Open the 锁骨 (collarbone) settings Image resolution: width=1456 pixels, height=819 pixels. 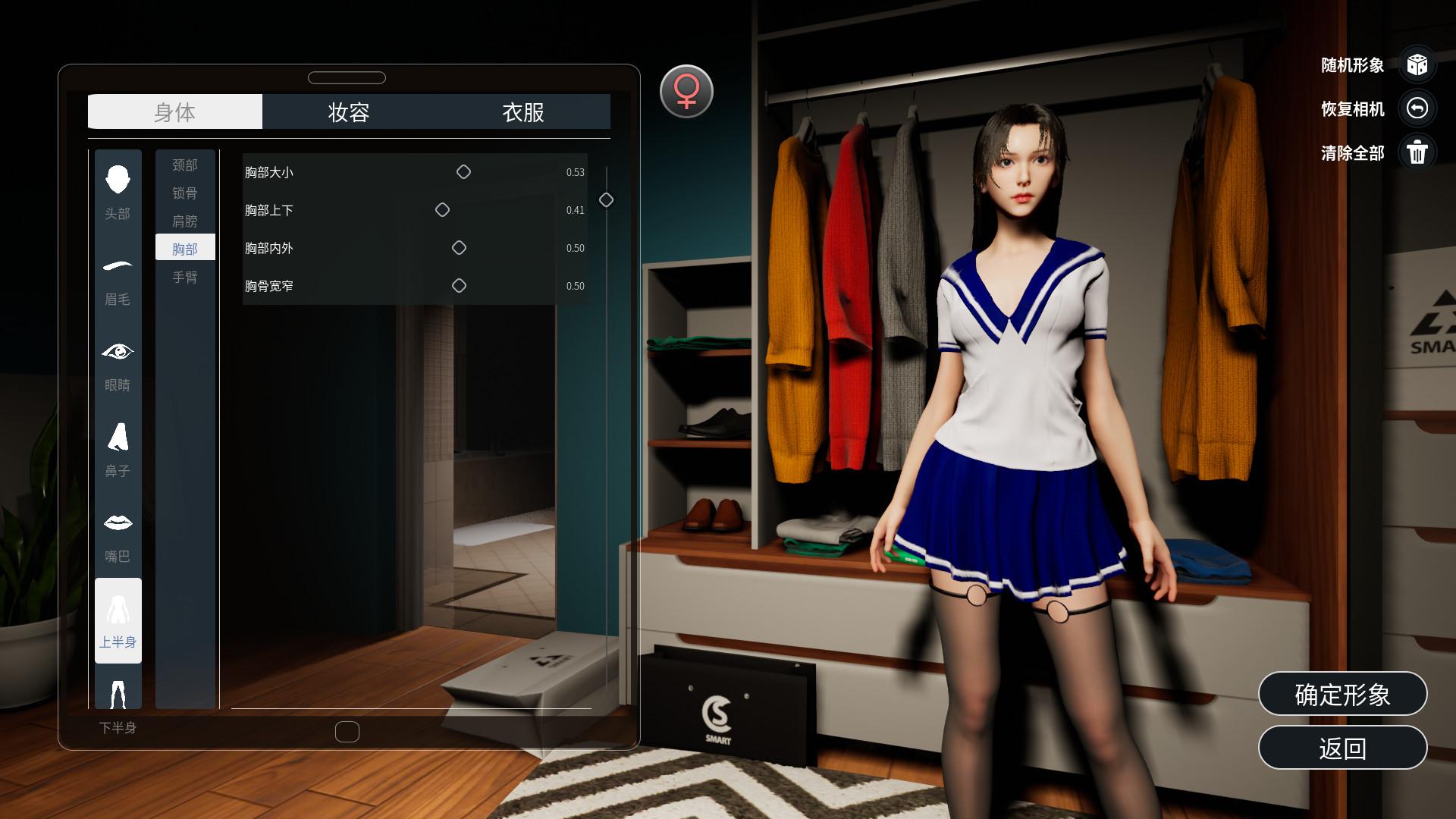(185, 193)
